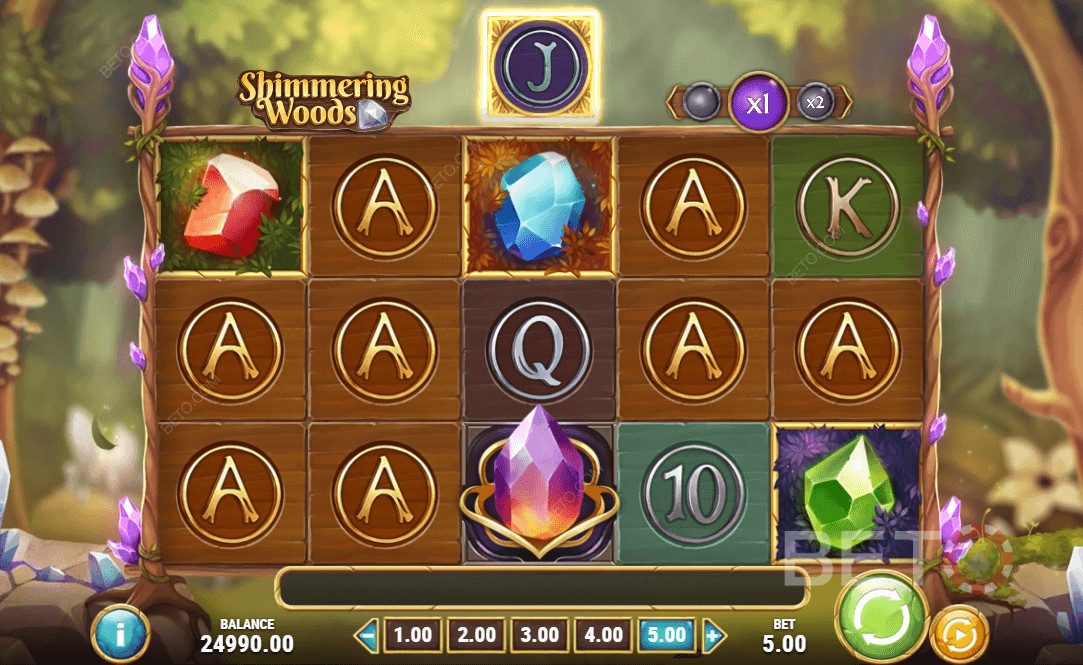Spin the reels with the green button
This screenshot has width=1083, height=665.
coord(883,613)
